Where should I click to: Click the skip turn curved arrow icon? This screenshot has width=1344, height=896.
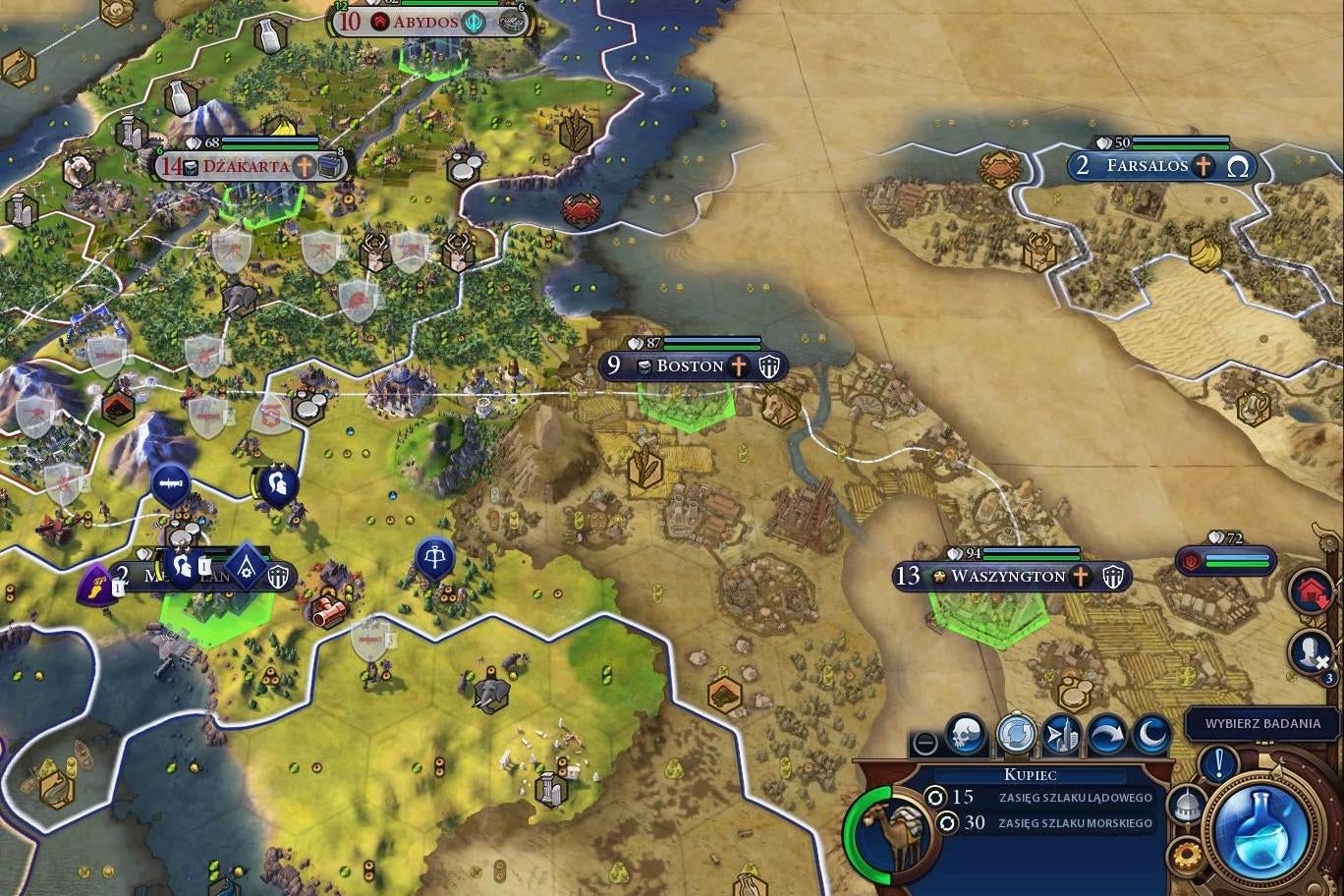pos(1110,734)
